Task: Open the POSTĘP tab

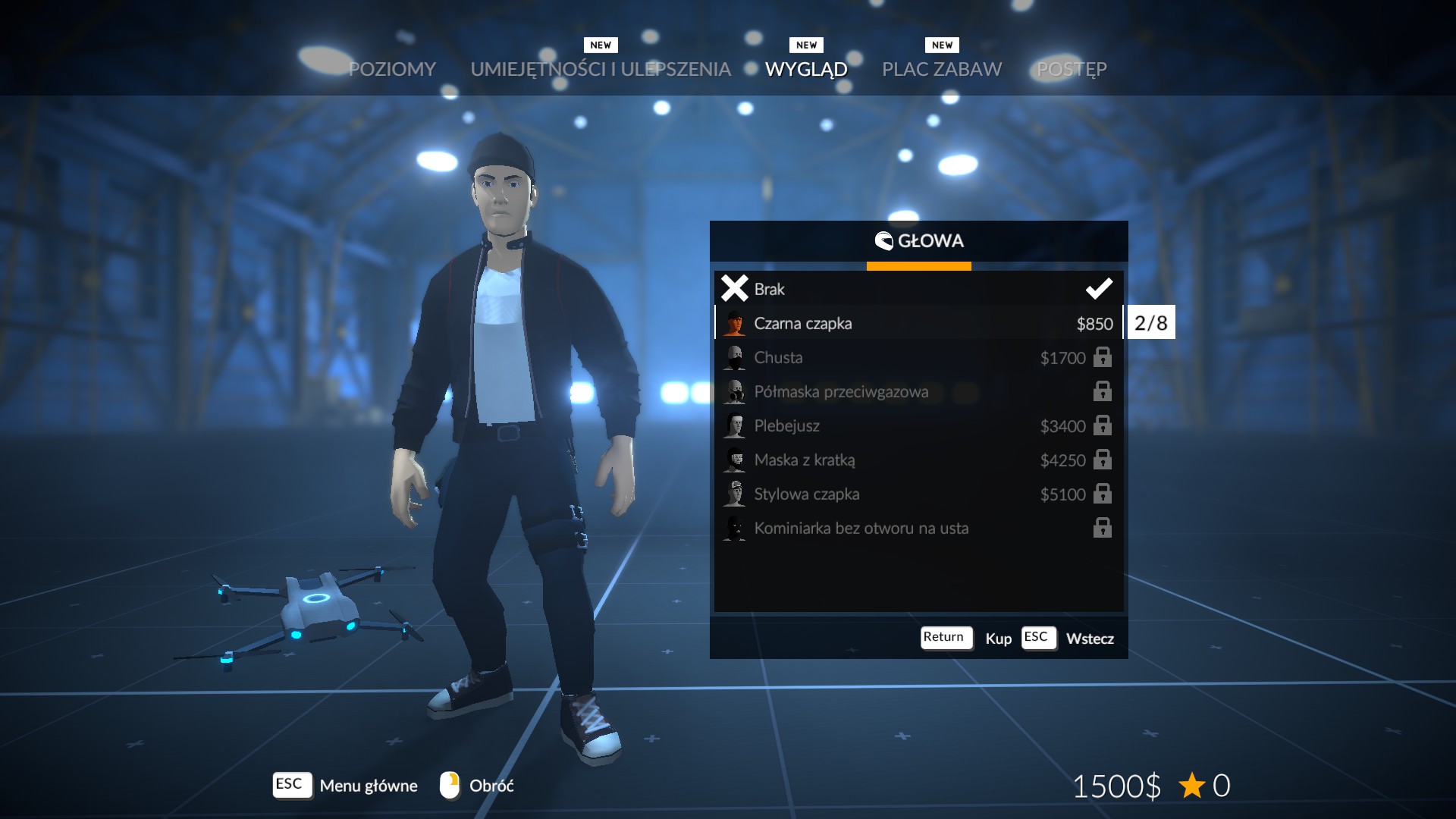Action: (1072, 69)
